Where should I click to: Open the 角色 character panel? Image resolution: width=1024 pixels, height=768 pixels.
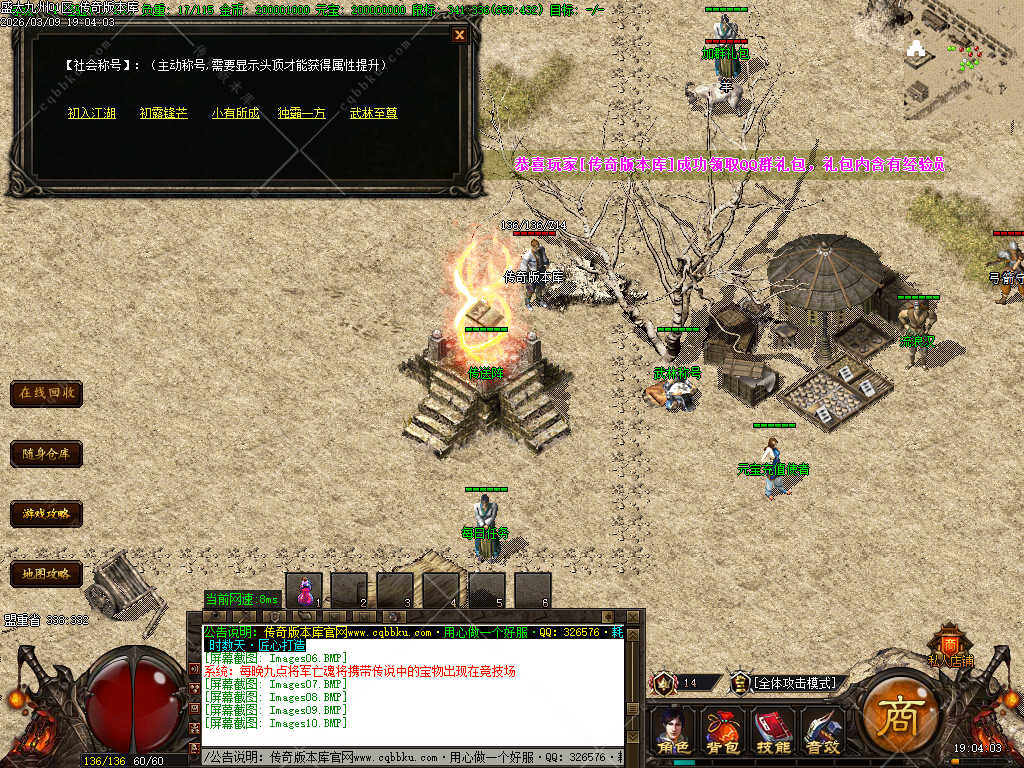(672, 730)
